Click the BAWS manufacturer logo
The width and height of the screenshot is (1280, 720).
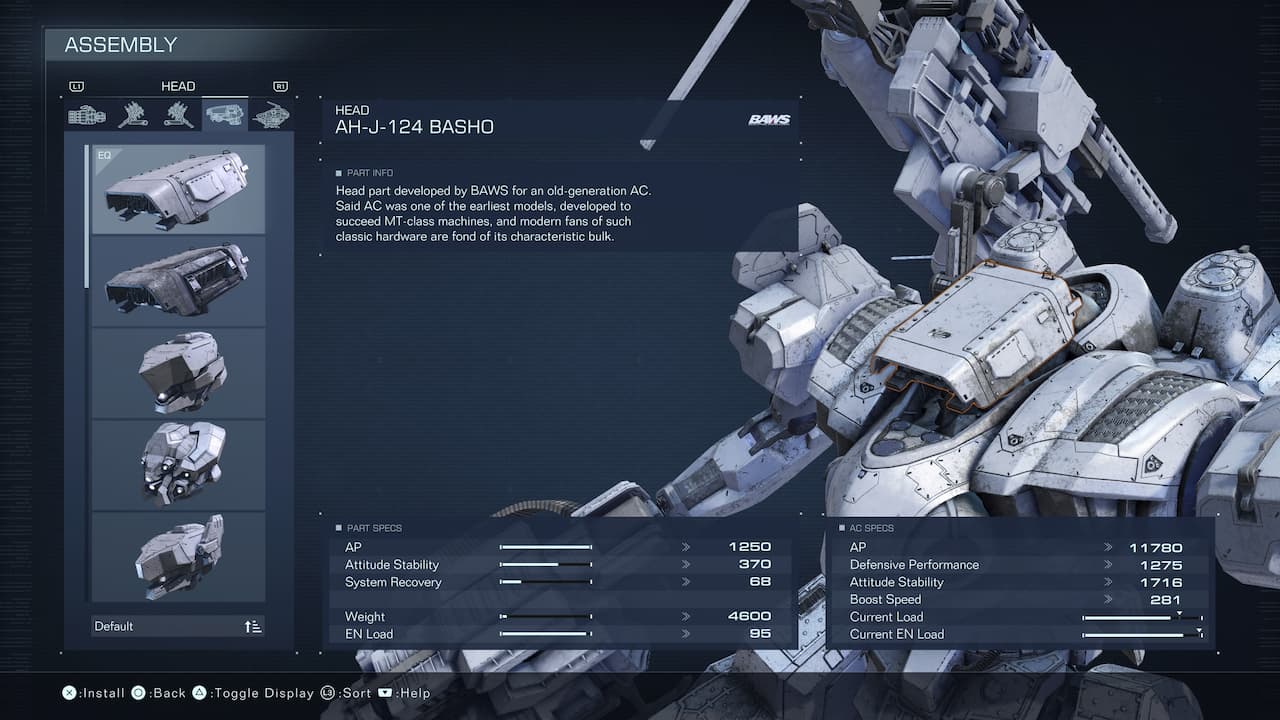[x=768, y=118]
